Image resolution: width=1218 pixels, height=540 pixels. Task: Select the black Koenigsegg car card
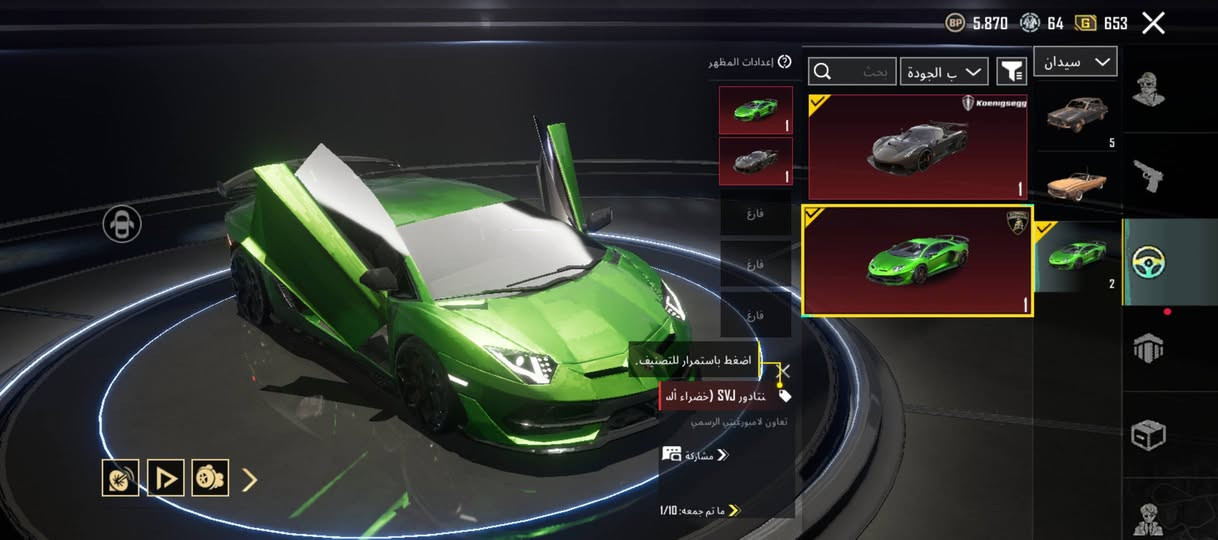(x=917, y=147)
